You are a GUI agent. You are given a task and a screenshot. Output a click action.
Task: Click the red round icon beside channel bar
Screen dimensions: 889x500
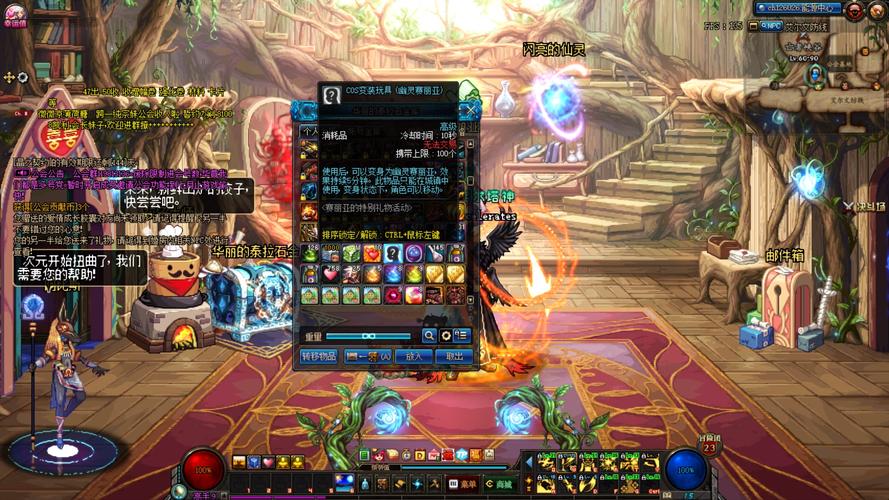(855, 10)
